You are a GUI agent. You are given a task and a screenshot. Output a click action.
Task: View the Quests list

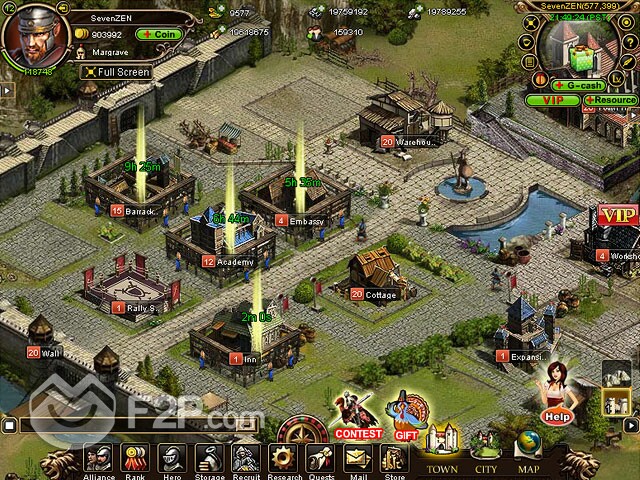click(321, 459)
